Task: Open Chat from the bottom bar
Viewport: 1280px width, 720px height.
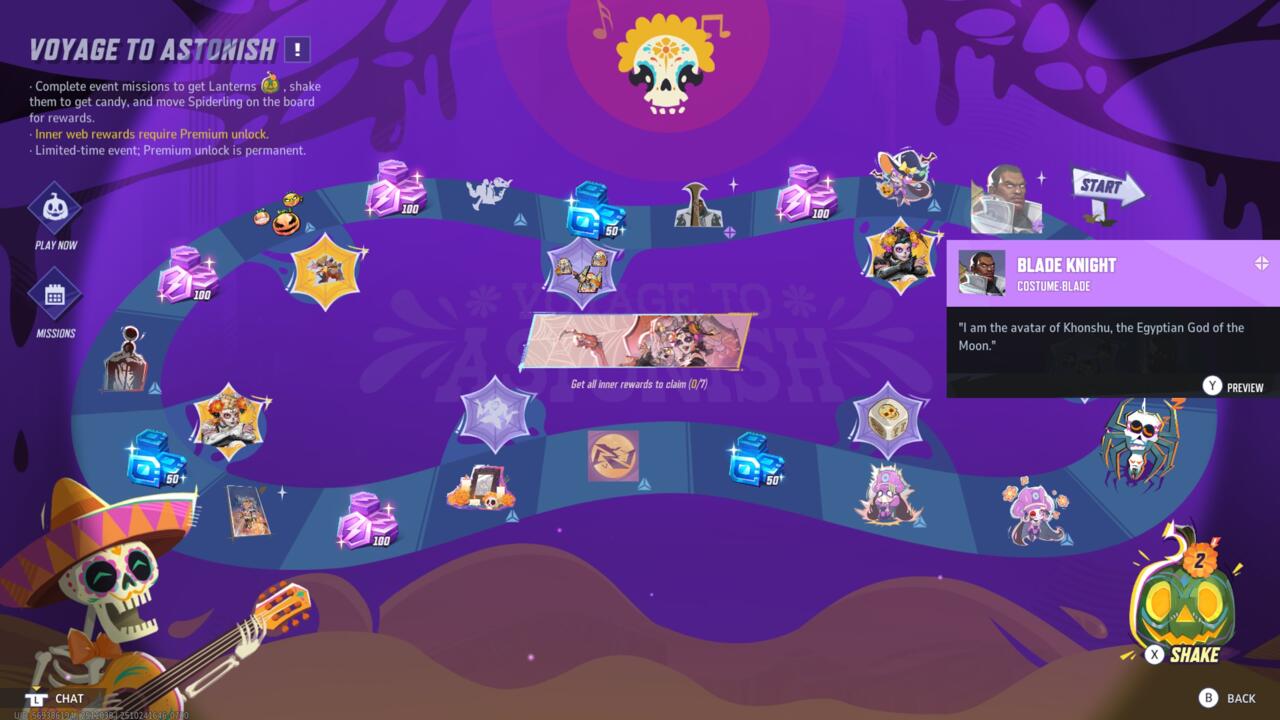Action: [60, 698]
